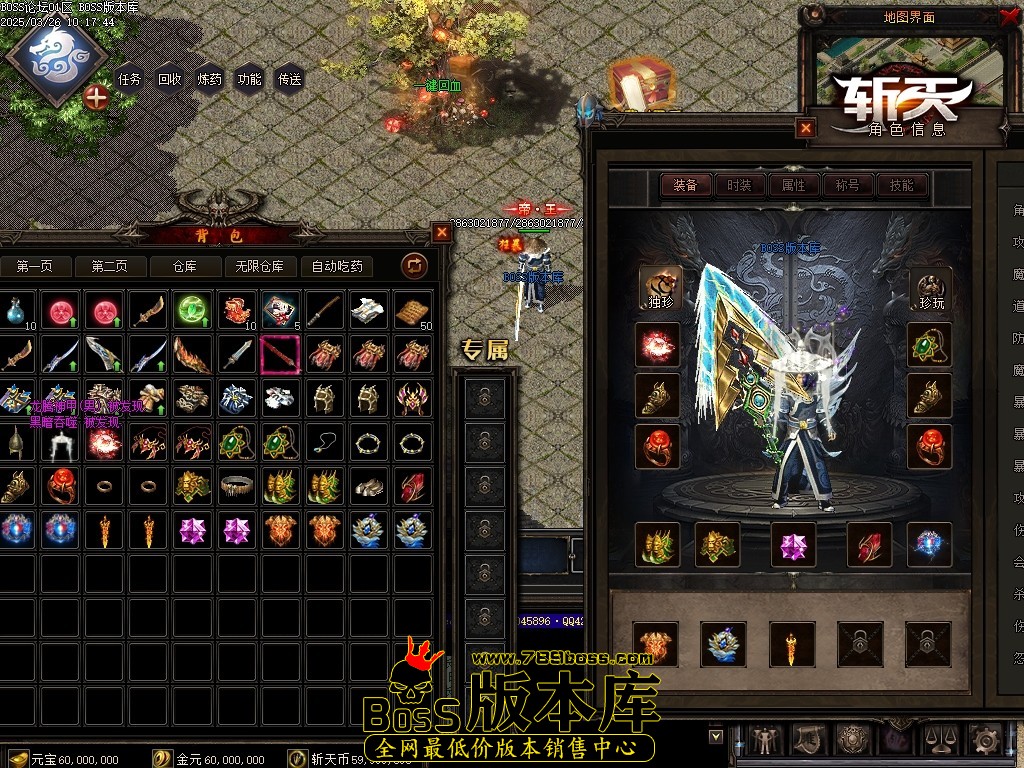Close the 地图界面 map panel
Viewport: 1024px width, 768px height.
[1007, 16]
